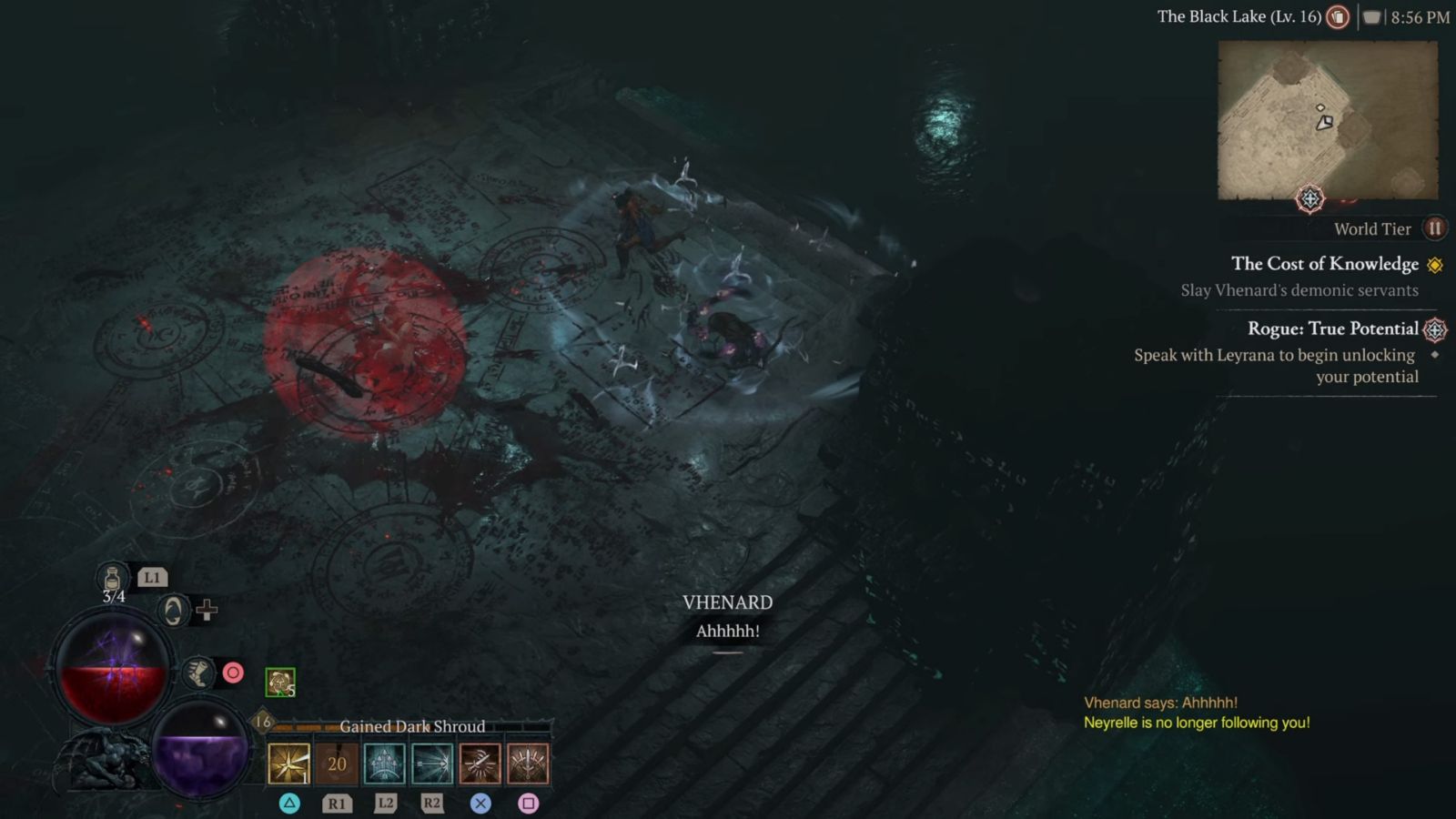Open the L2 arrow volley skill icon

coord(385,764)
